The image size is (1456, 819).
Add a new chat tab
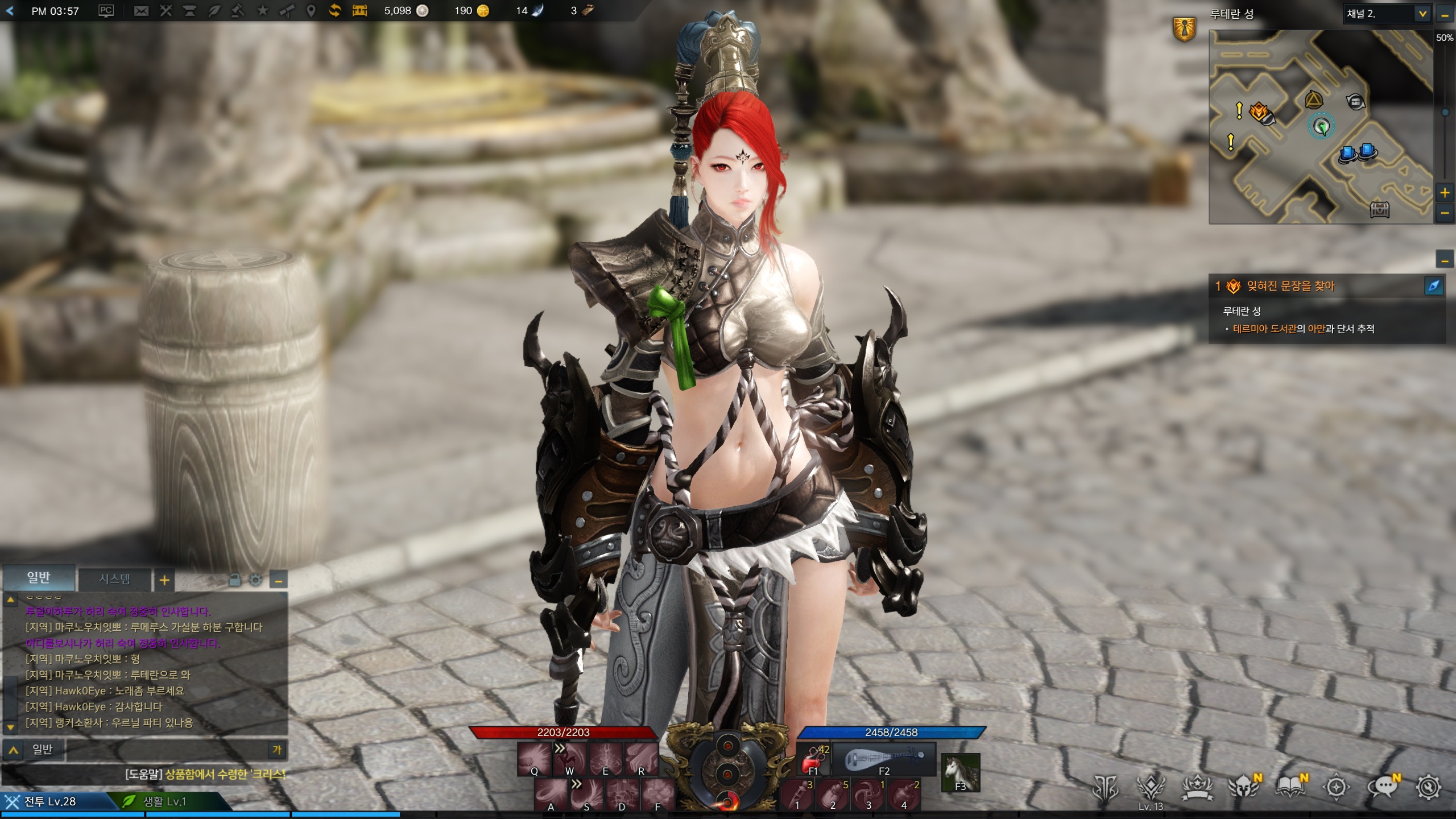(164, 580)
